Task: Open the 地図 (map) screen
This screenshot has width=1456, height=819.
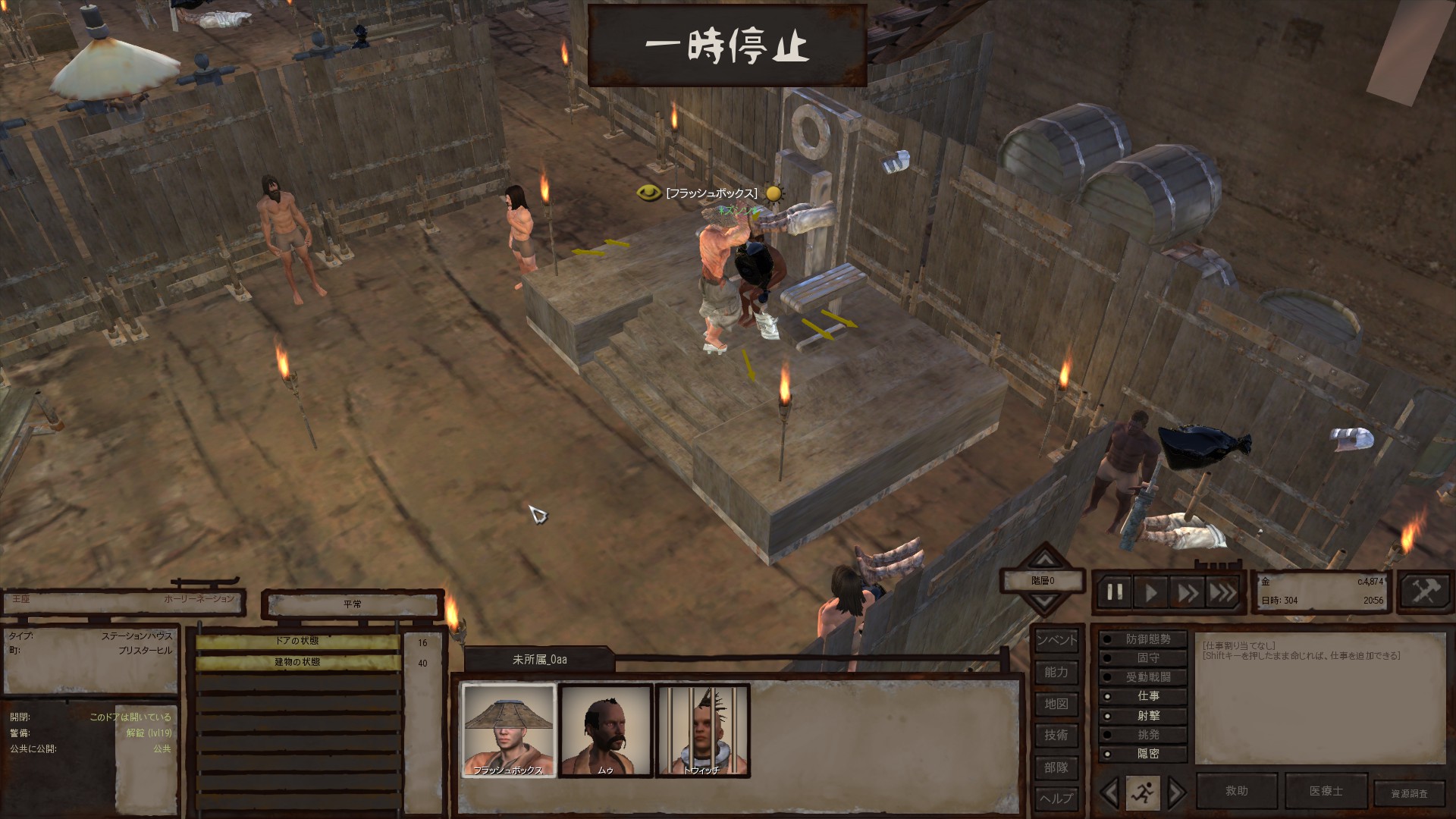Action: pos(1056,704)
